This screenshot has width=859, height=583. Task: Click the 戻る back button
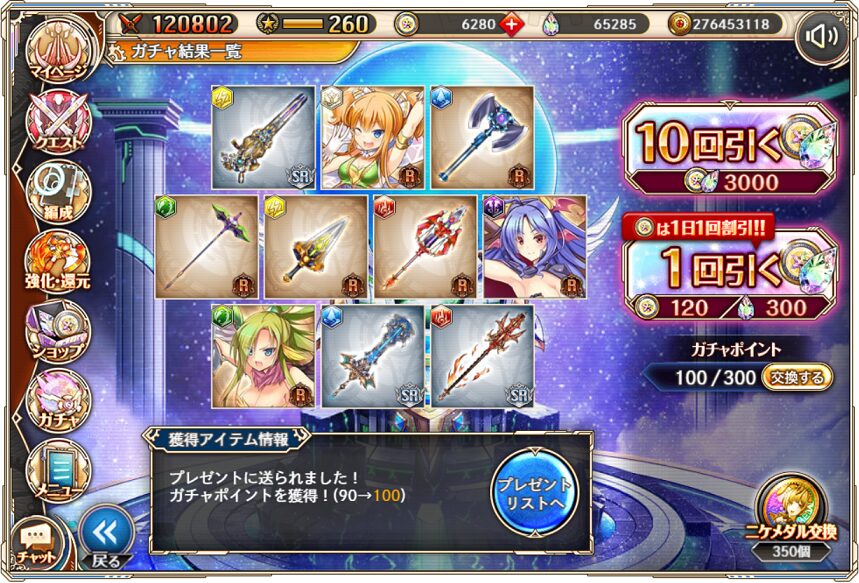[104, 536]
